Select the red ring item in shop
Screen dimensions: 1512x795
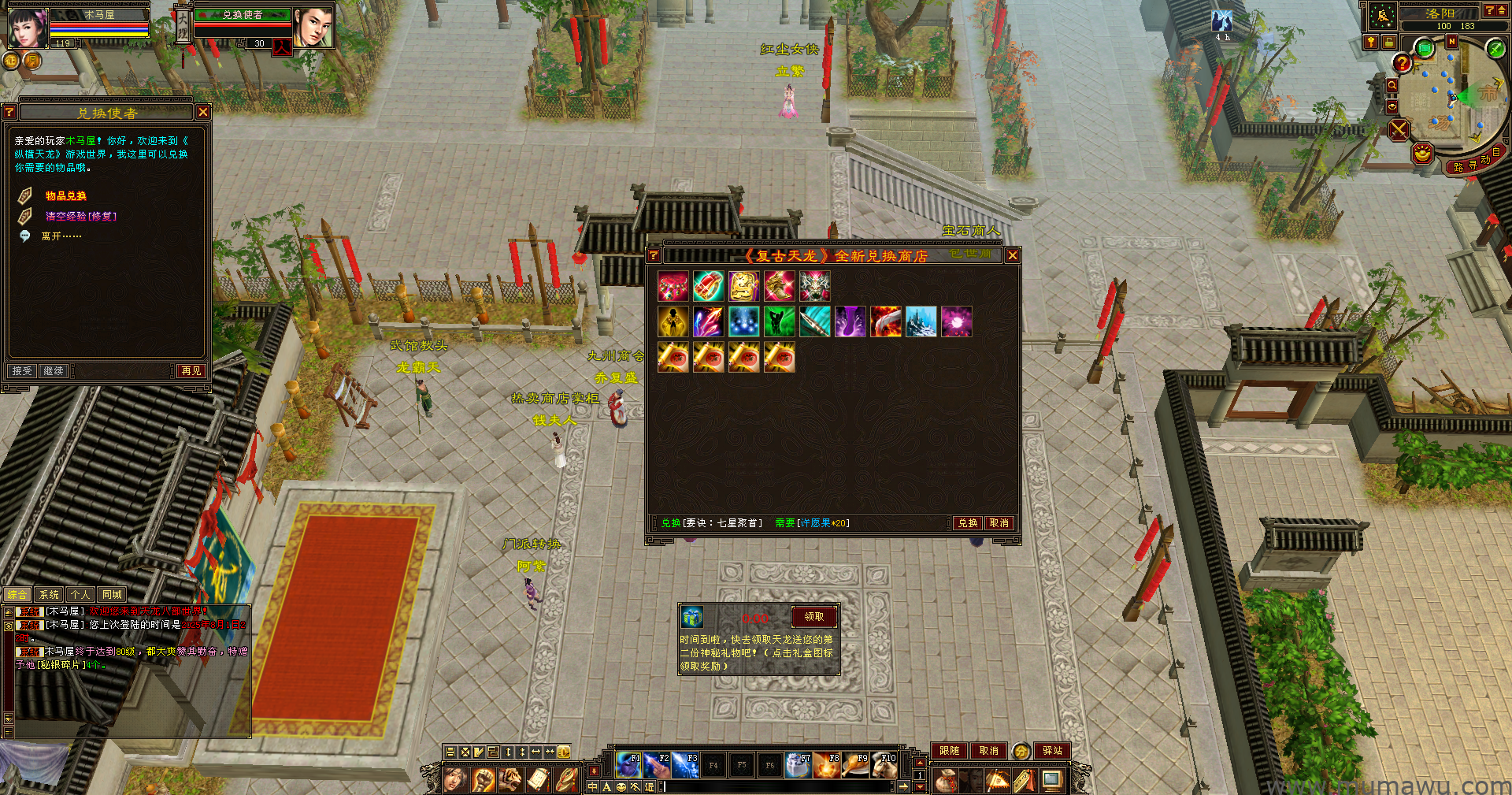coord(708,286)
